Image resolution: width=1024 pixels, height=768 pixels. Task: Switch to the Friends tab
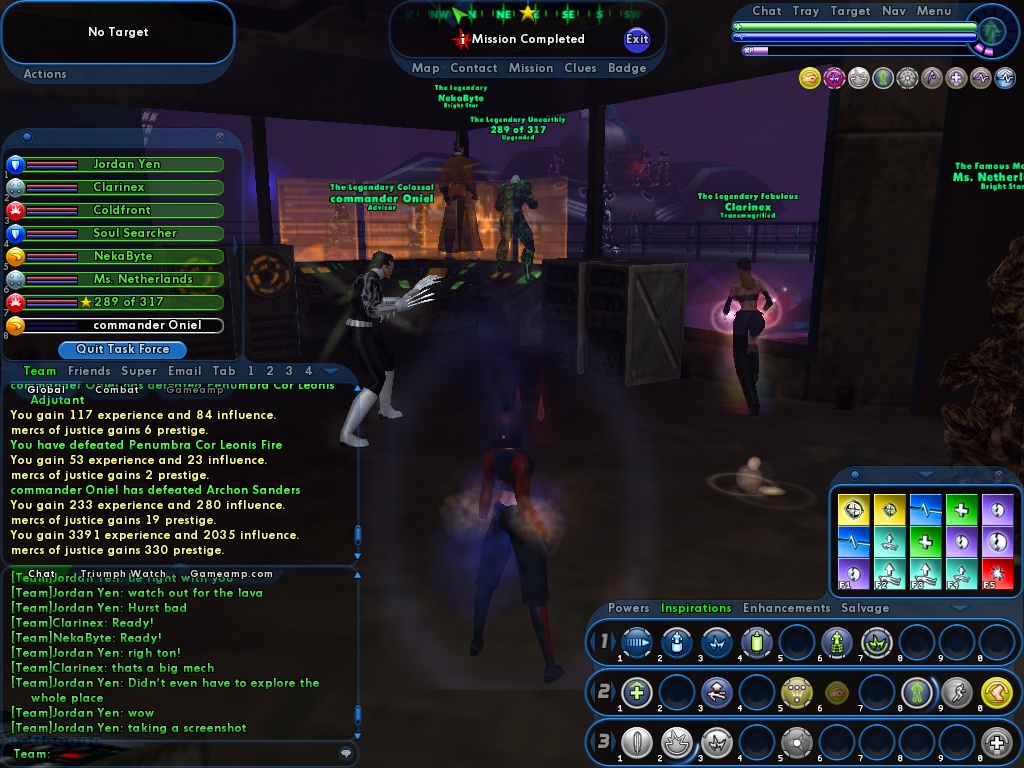(x=89, y=371)
